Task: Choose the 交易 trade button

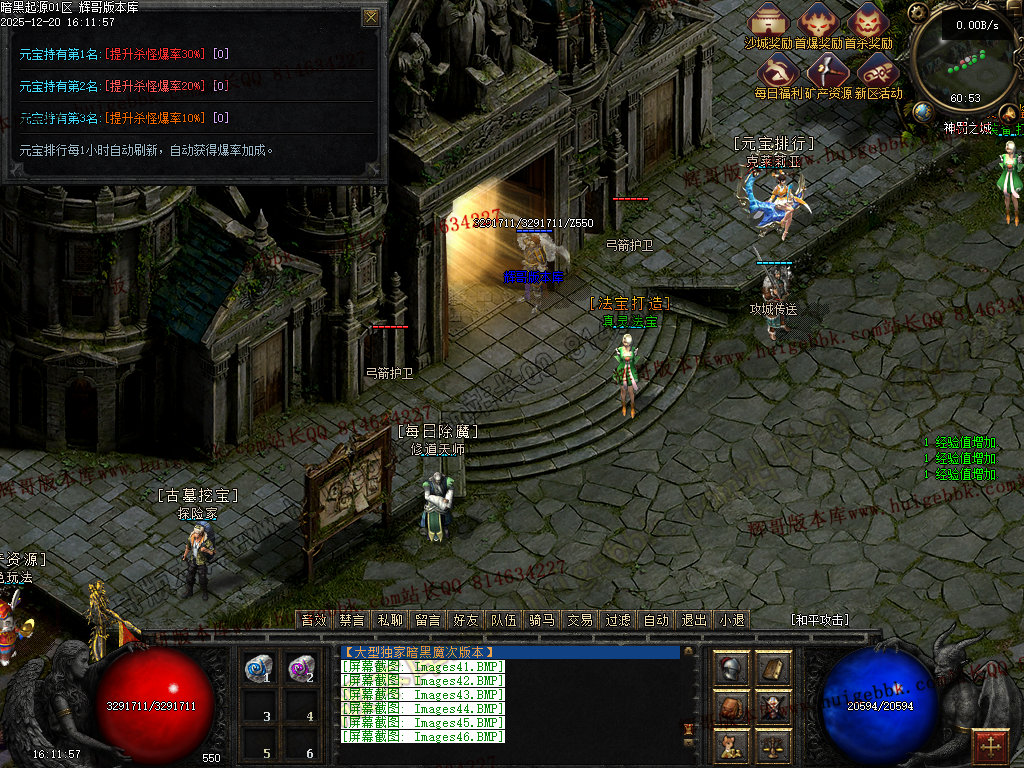Action: [x=580, y=620]
